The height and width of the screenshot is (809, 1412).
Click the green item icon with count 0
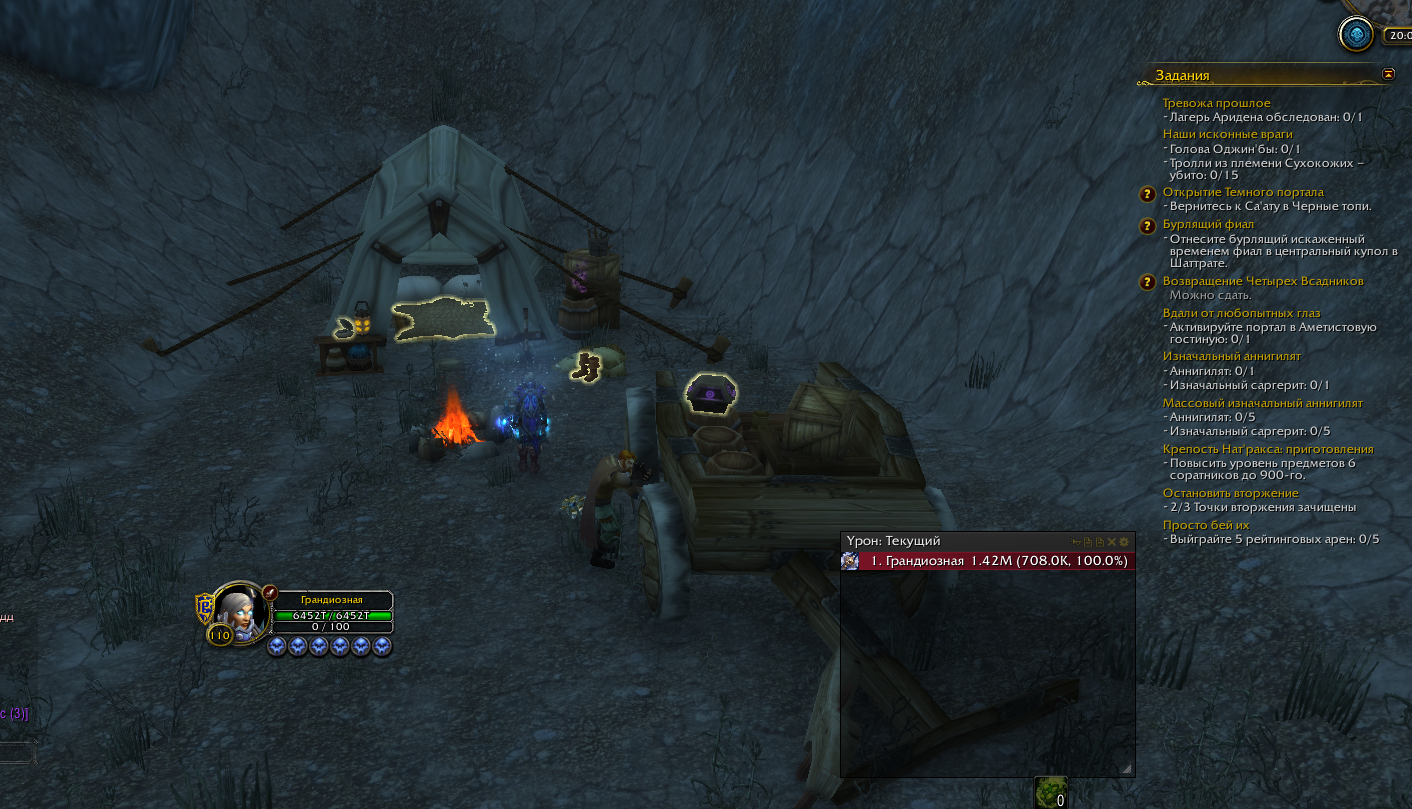1050,790
